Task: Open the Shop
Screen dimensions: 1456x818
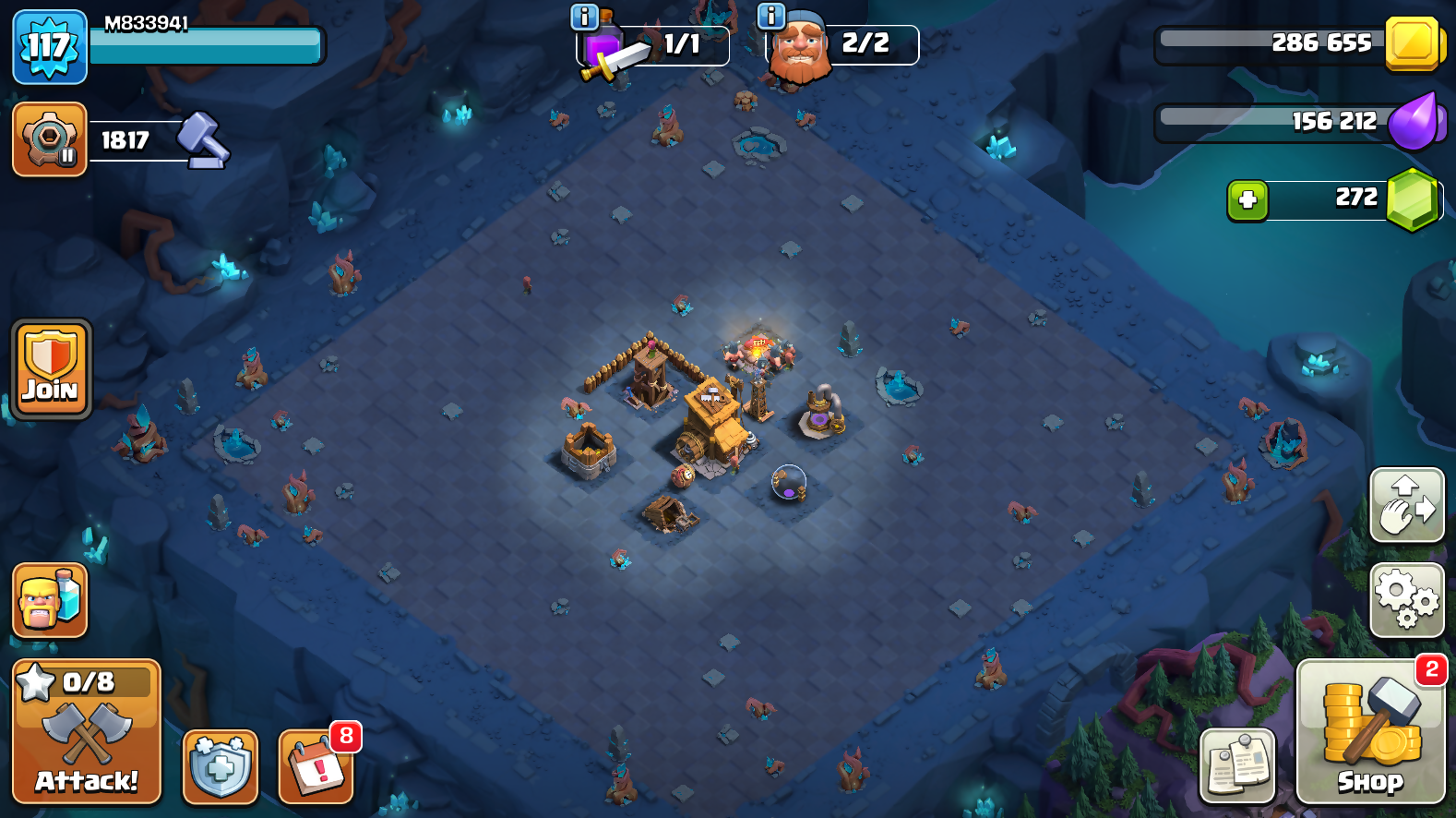Action: click(x=1370, y=731)
